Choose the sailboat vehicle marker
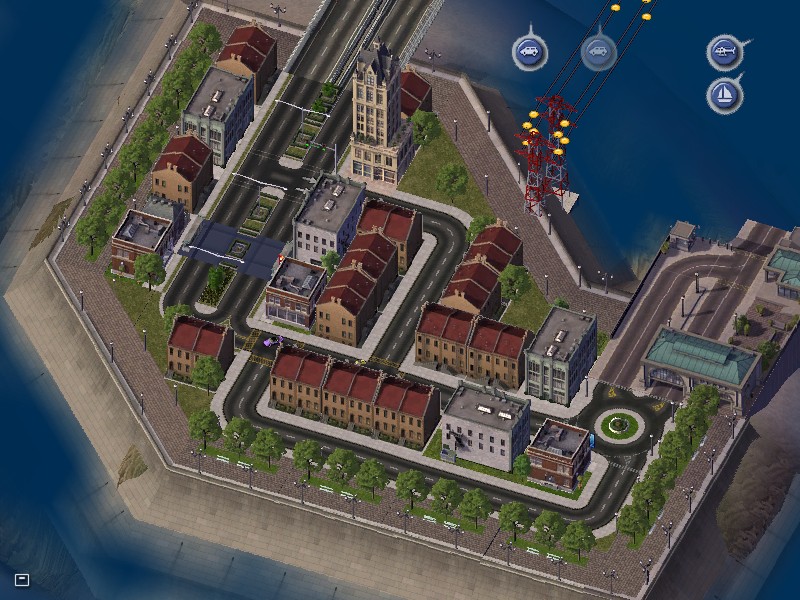The image size is (800, 600). [x=724, y=95]
